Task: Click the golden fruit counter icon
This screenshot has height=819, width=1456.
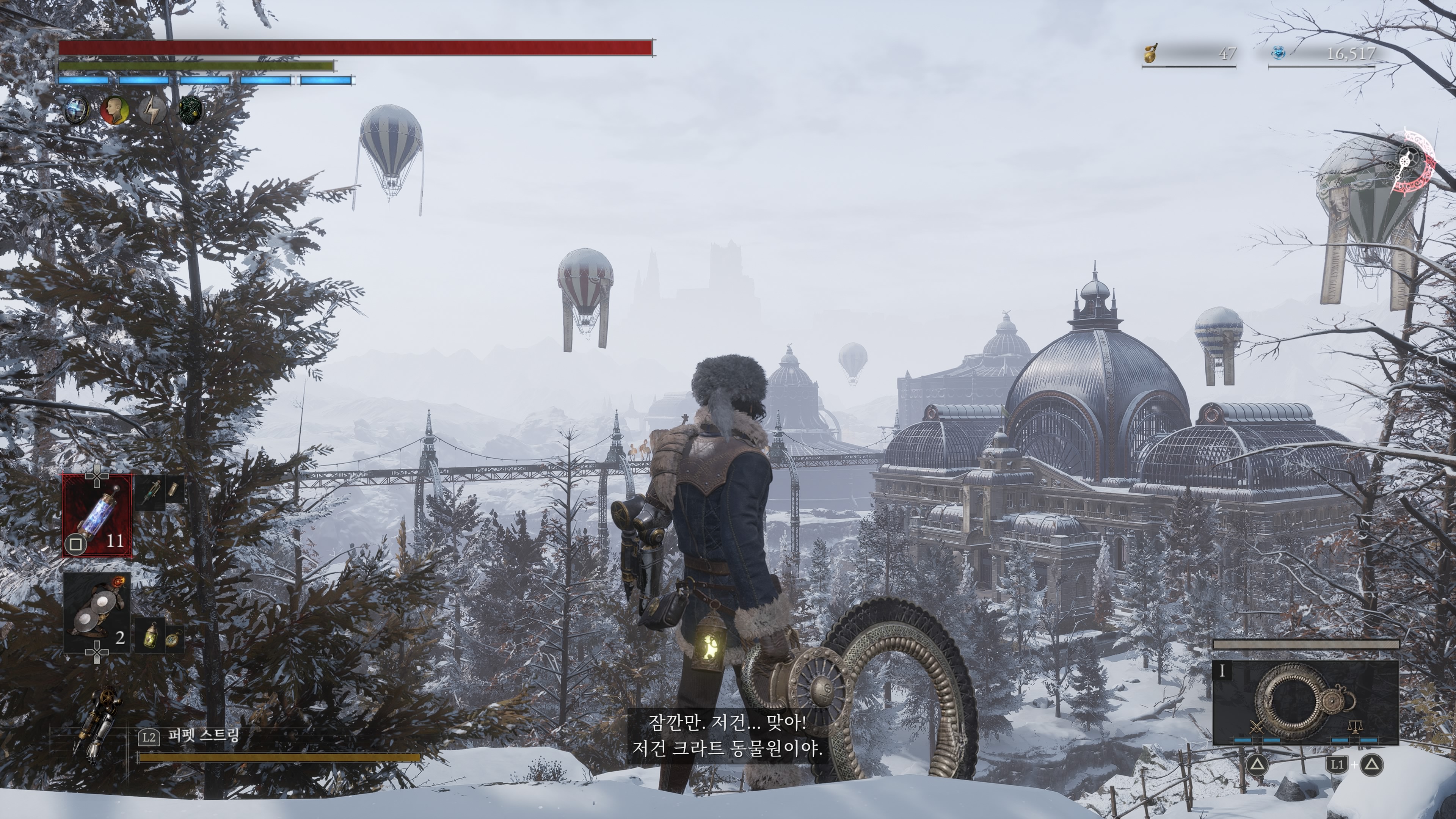Action: pyautogui.click(x=1150, y=54)
